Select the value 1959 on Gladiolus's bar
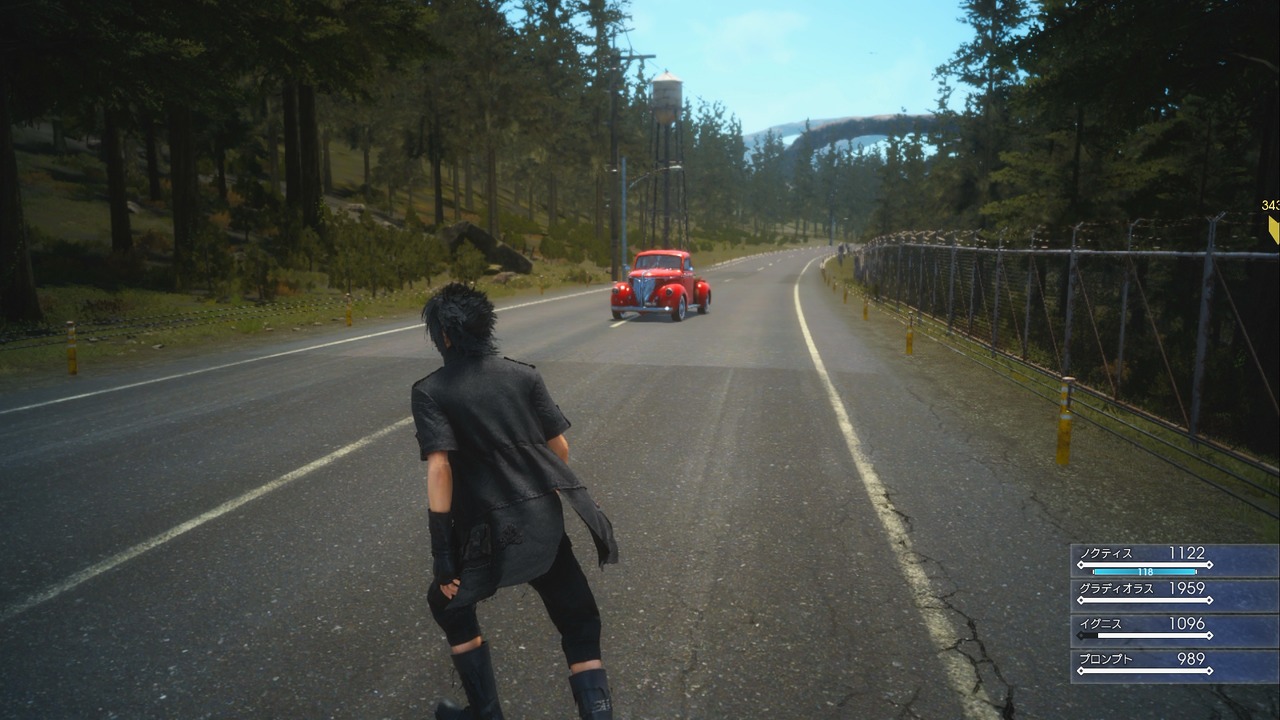 coord(1187,586)
